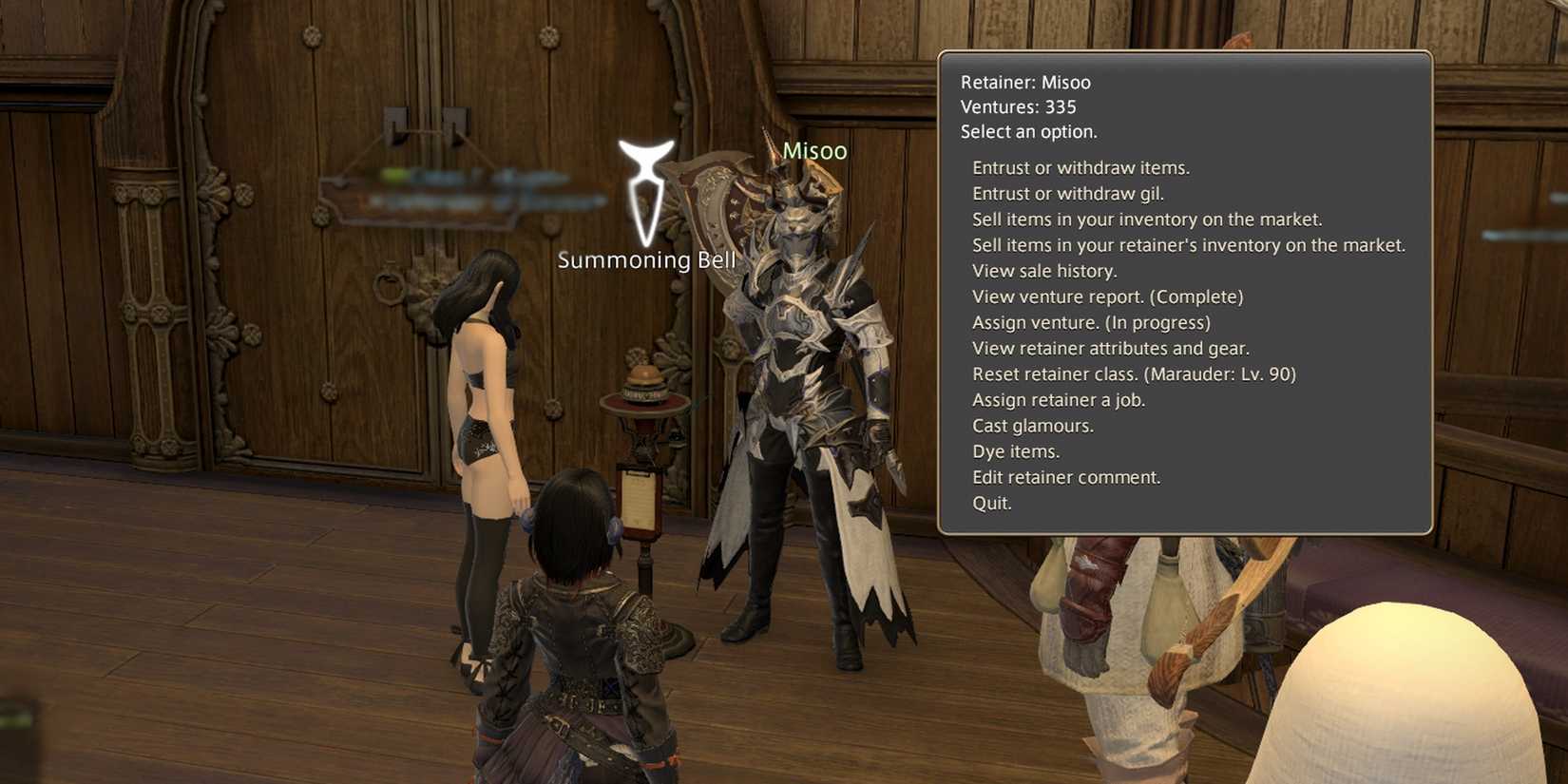Open your retainer's inventory market listing option
The height and width of the screenshot is (784, 1568).
click(x=1186, y=244)
